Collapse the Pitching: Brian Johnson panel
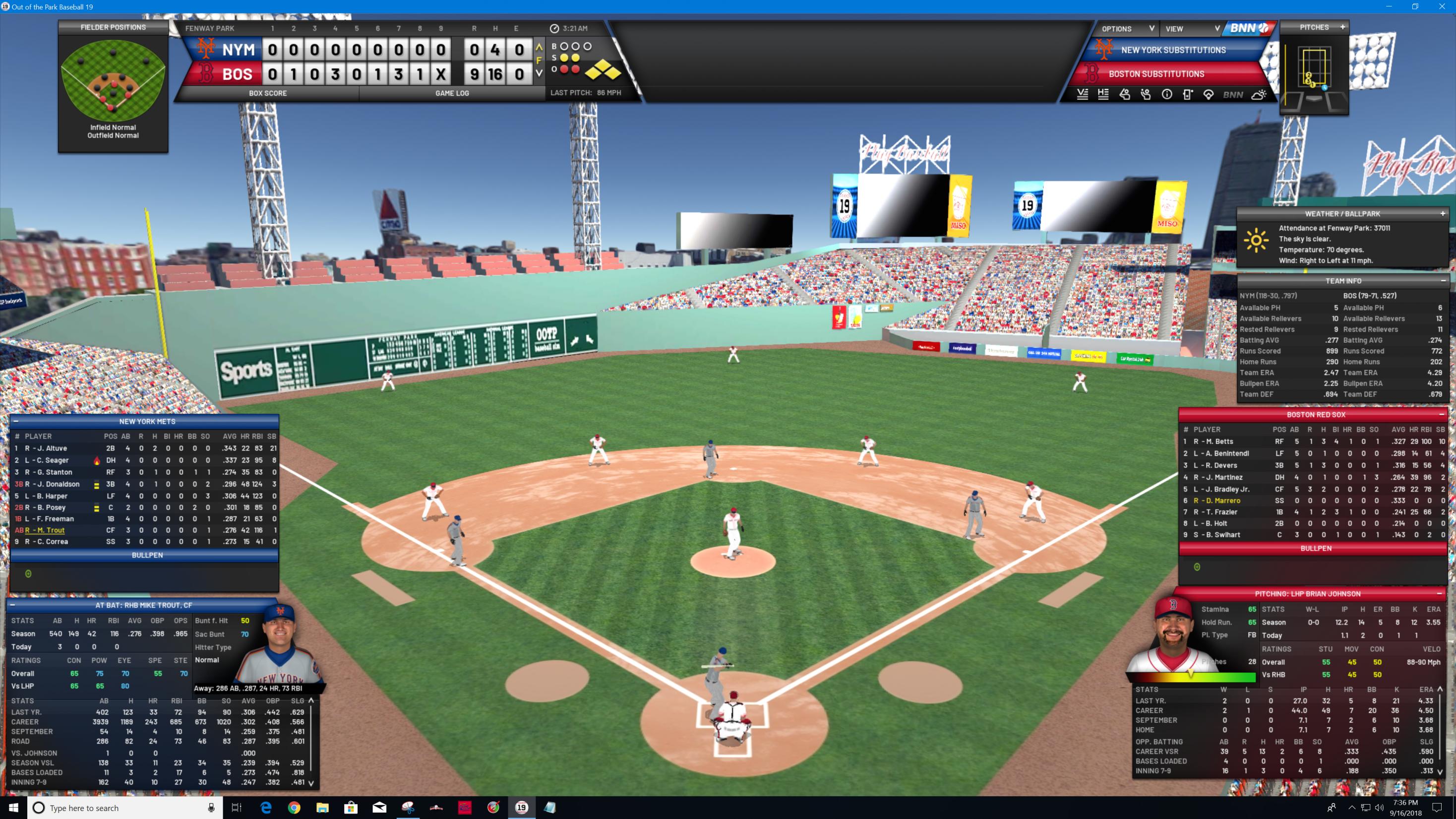1456x819 pixels. (1439, 593)
